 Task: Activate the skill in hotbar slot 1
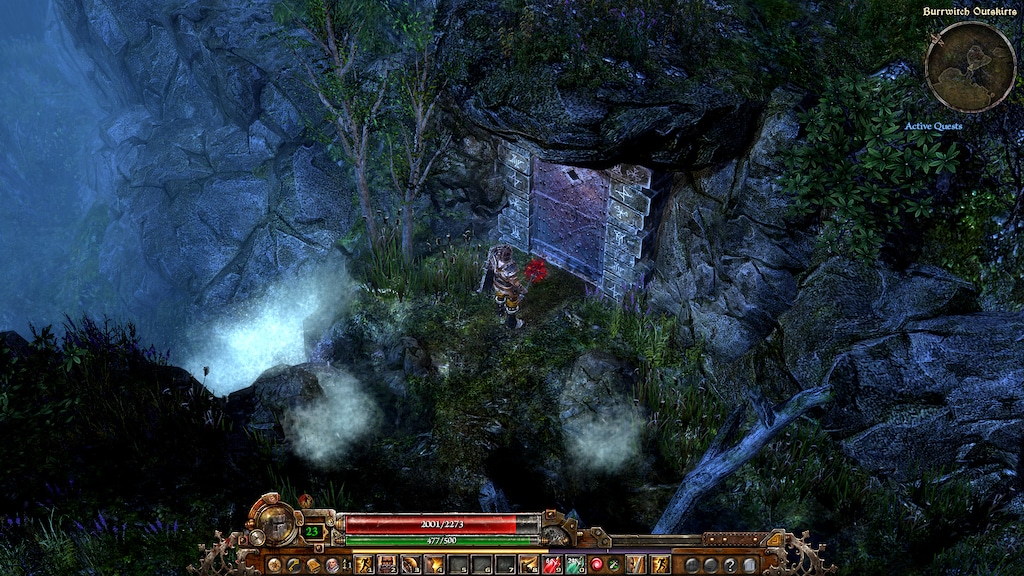[364, 565]
